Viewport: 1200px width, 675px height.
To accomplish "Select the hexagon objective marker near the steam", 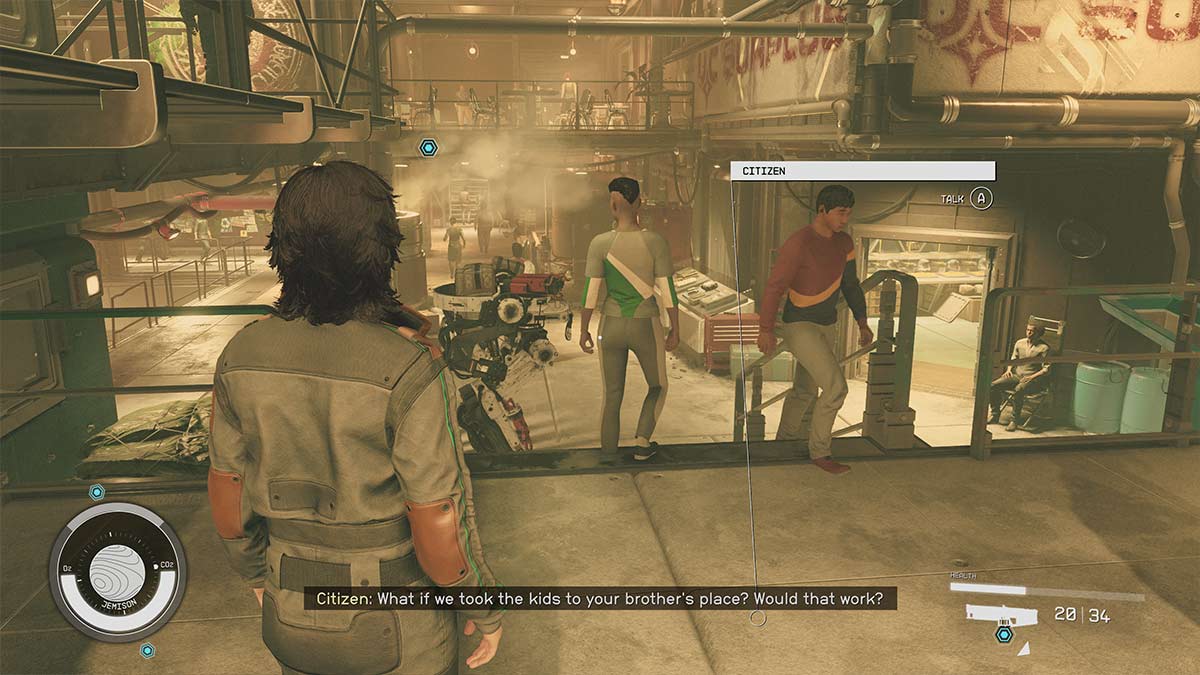I will (x=429, y=148).
